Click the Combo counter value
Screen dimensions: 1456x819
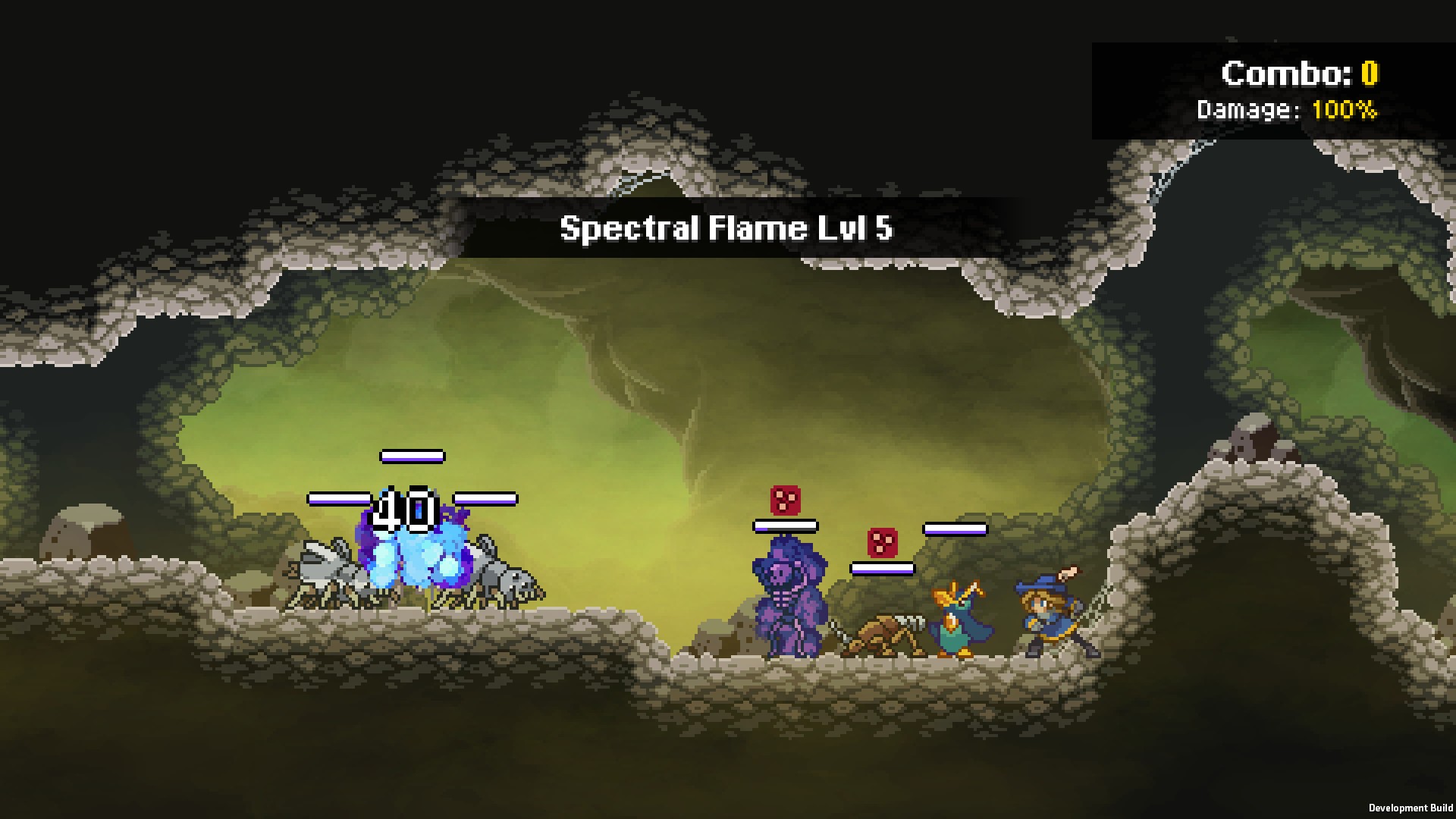(x=1371, y=74)
